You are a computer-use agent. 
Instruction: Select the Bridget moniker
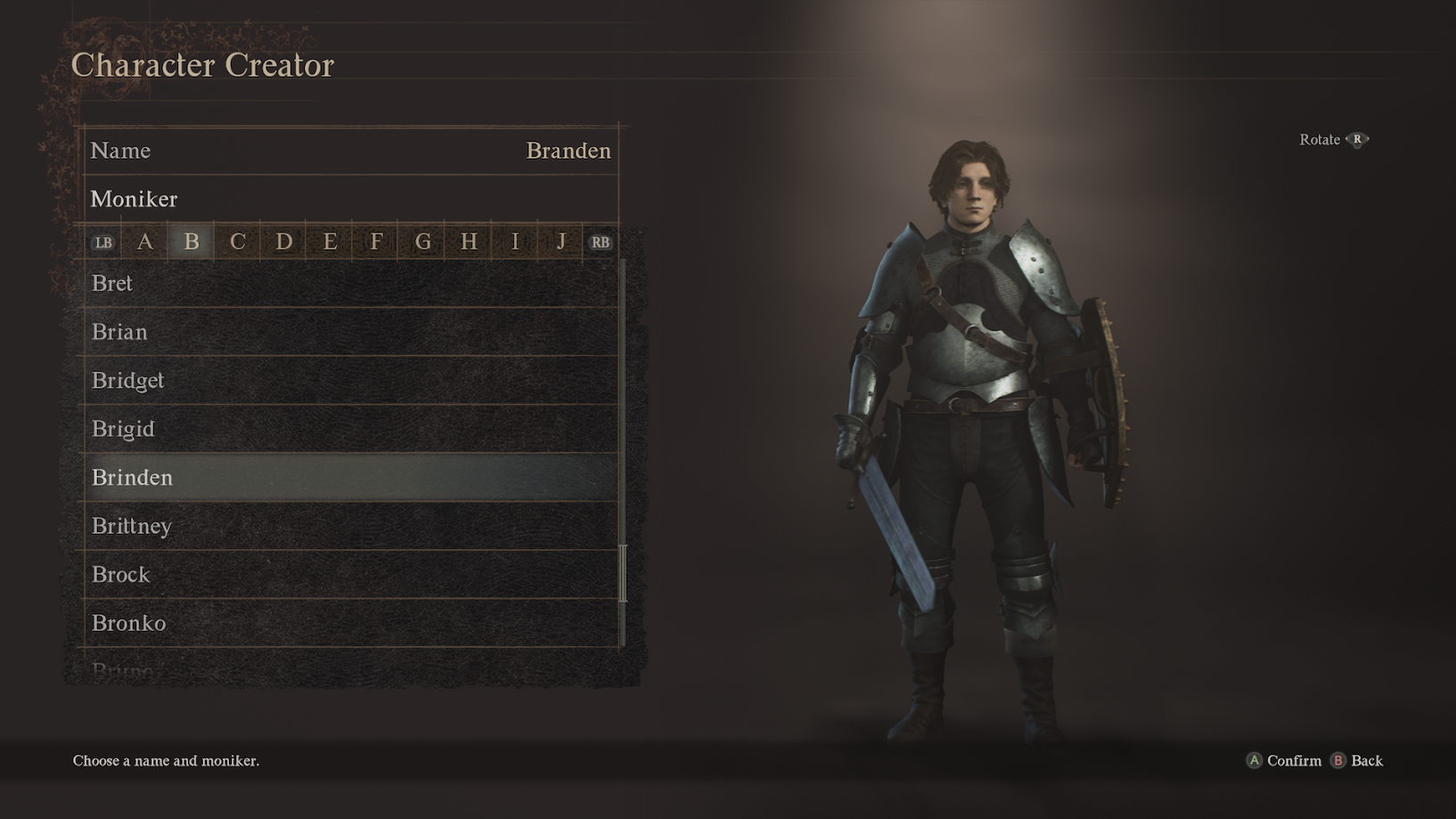350,381
